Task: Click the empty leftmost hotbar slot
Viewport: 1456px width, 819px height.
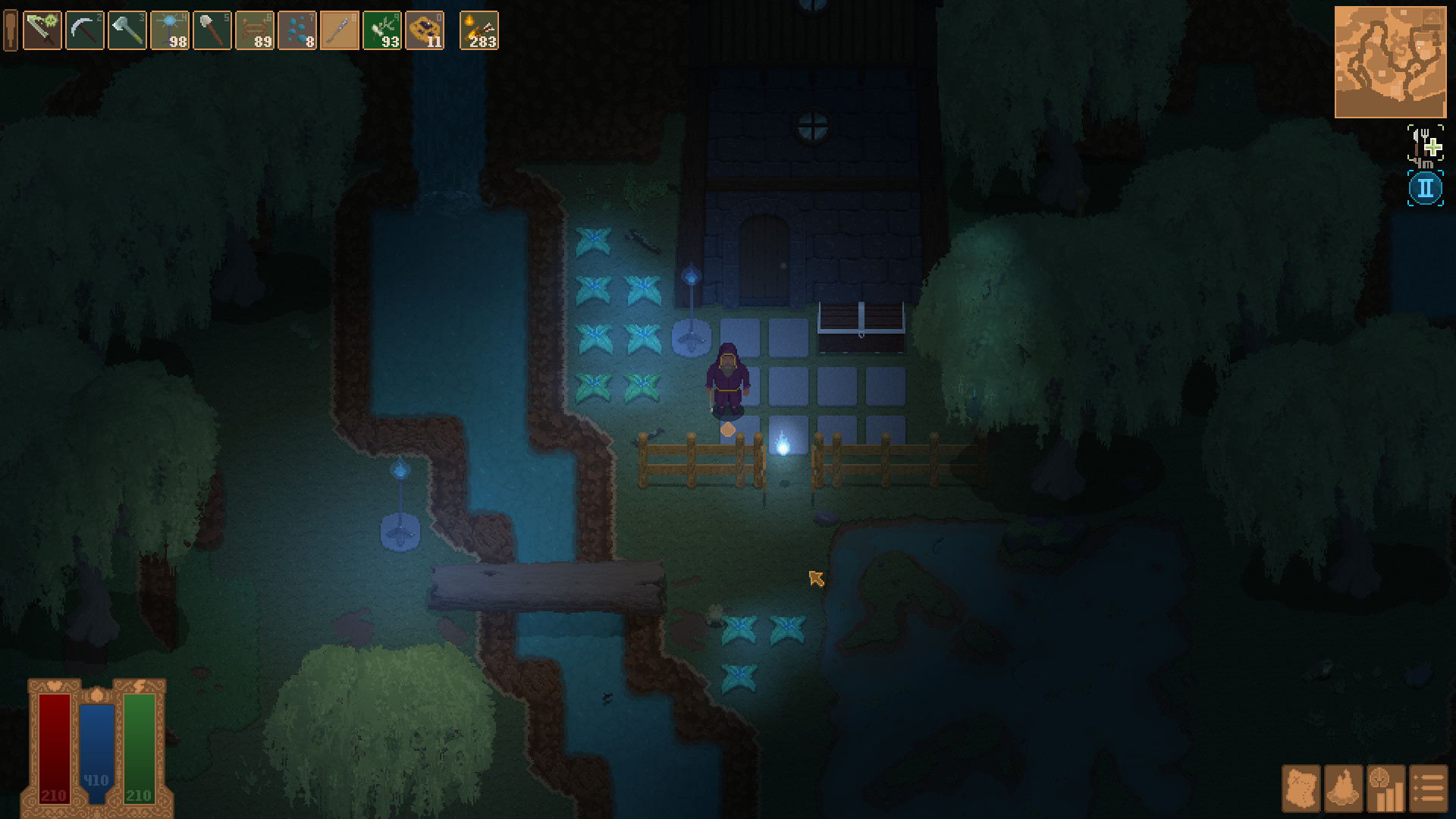Action: click(10, 31)
